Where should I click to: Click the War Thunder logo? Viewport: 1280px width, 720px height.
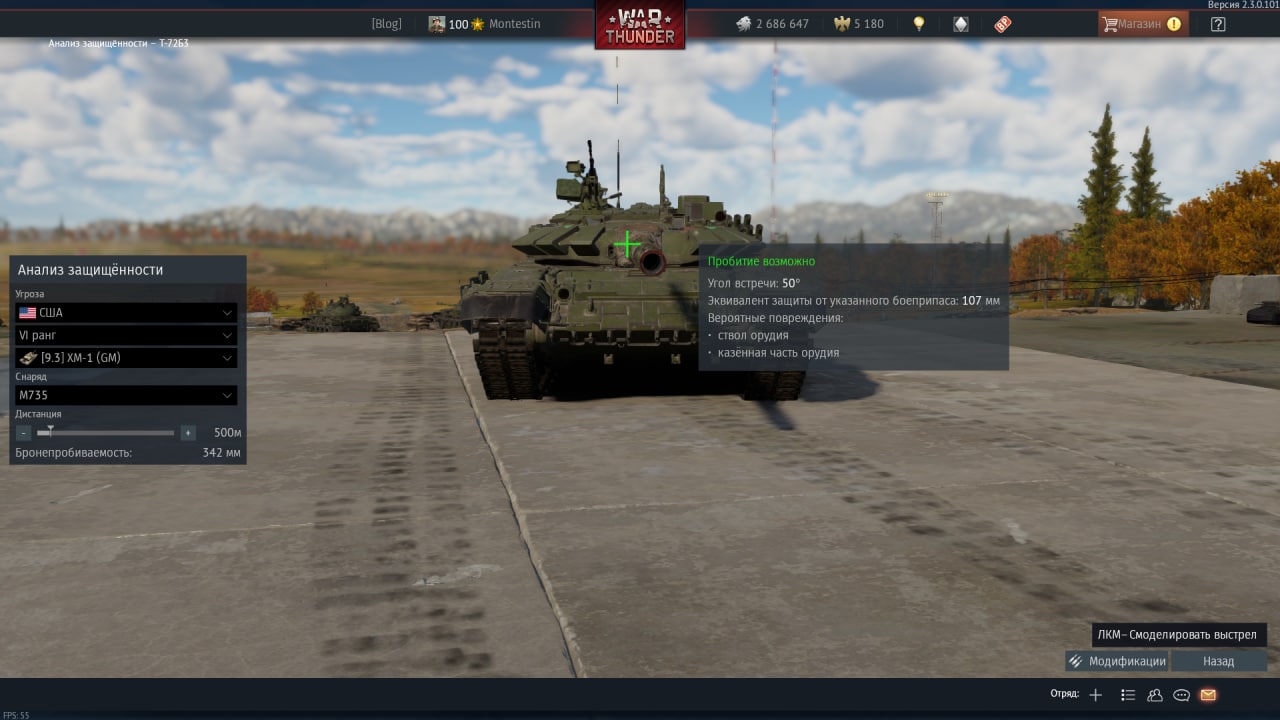click(x=640, y=25)
